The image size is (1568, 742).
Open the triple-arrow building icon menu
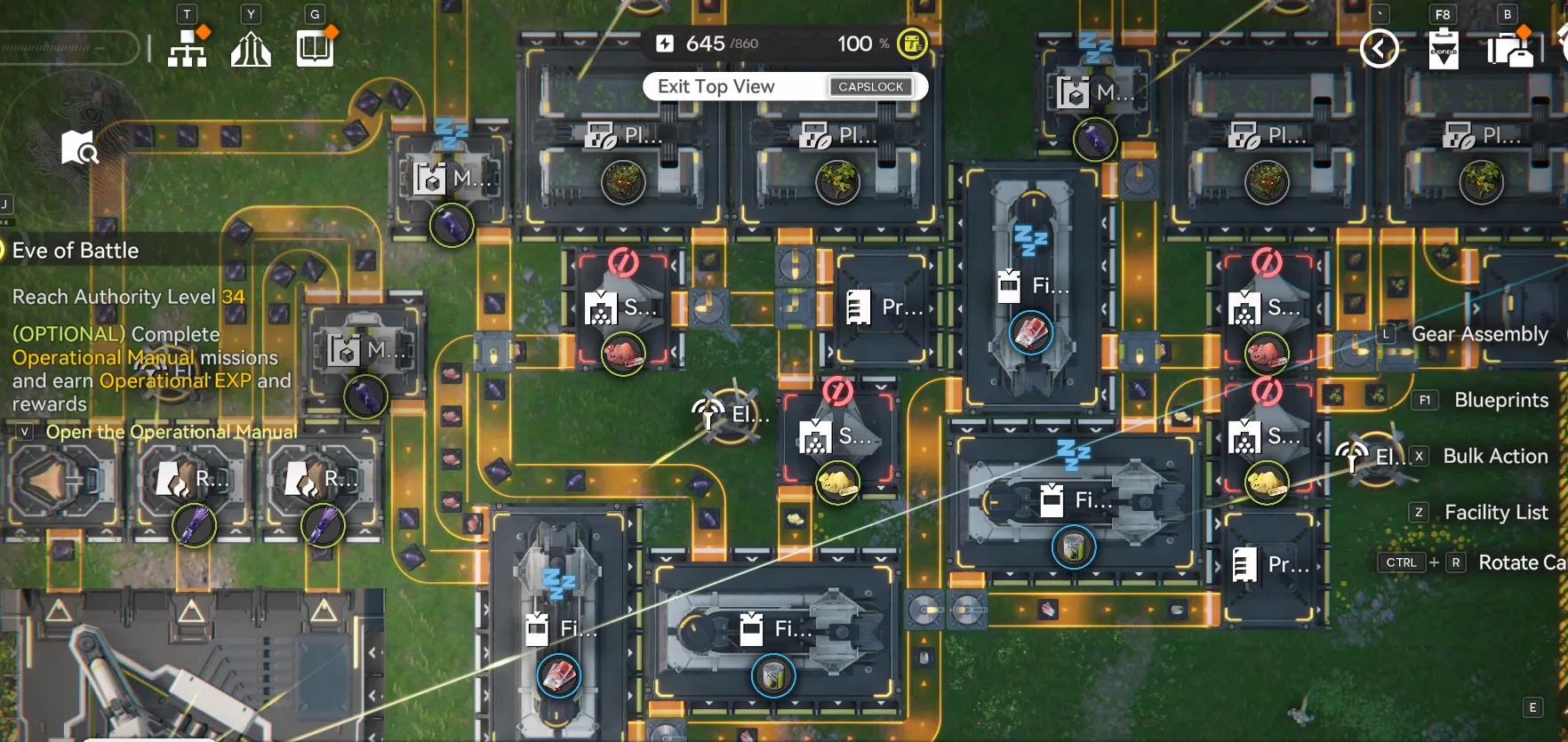tap(251, 49)
